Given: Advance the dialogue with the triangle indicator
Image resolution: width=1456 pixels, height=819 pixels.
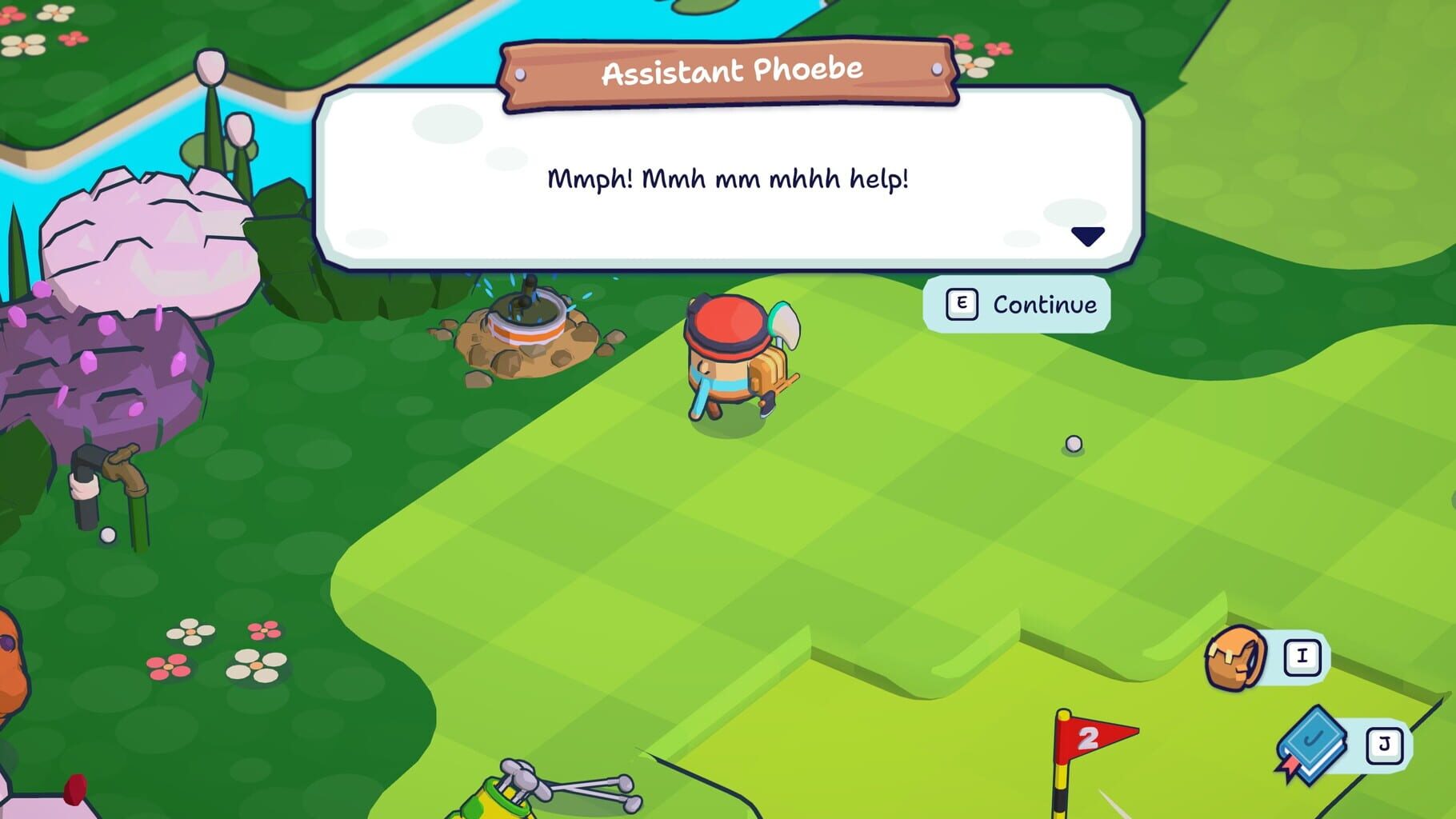Looking at the screenshot, I should pos(1088,238).
